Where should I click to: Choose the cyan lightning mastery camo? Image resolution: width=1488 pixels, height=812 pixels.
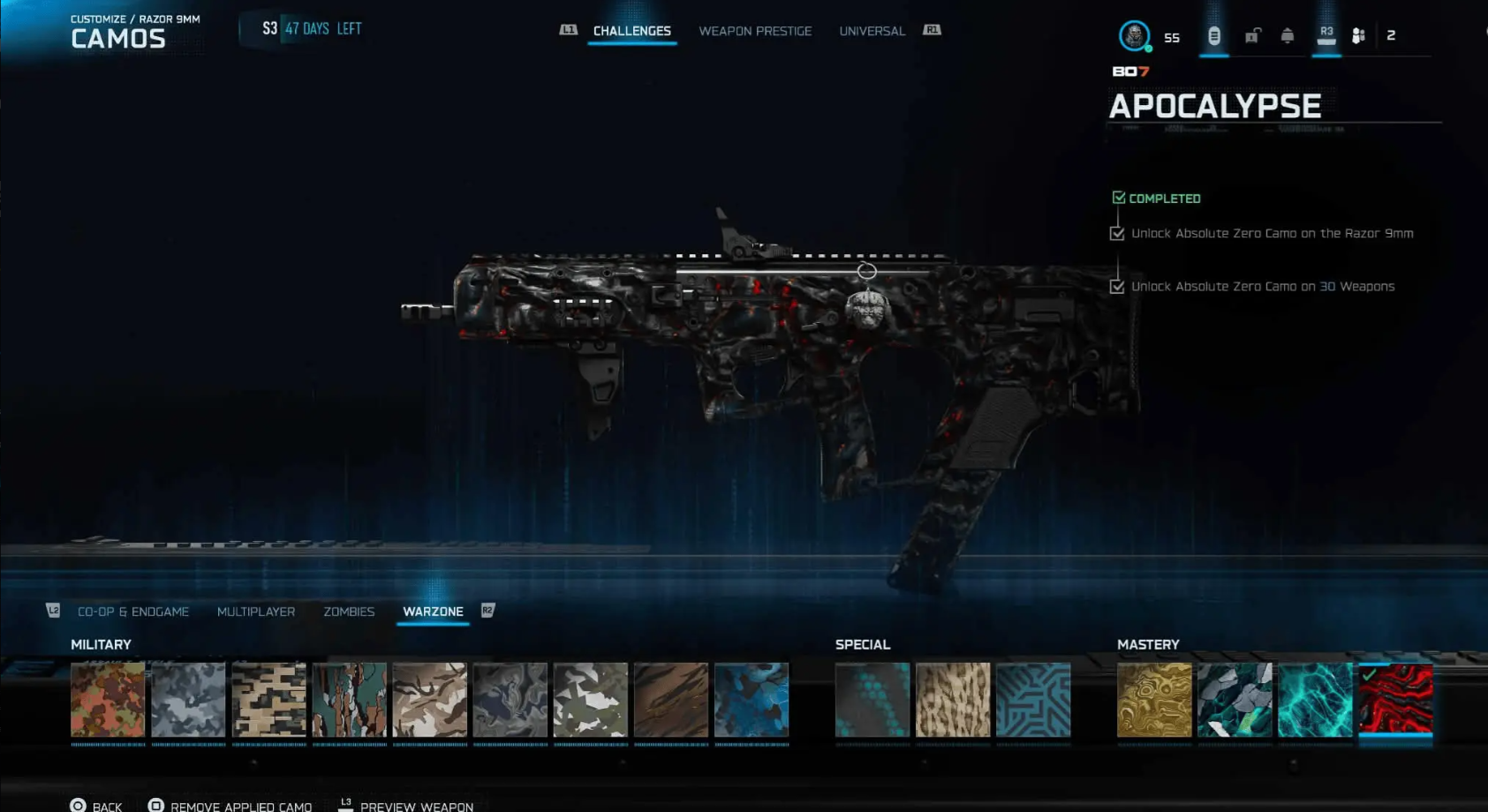tap(1315, 700)
